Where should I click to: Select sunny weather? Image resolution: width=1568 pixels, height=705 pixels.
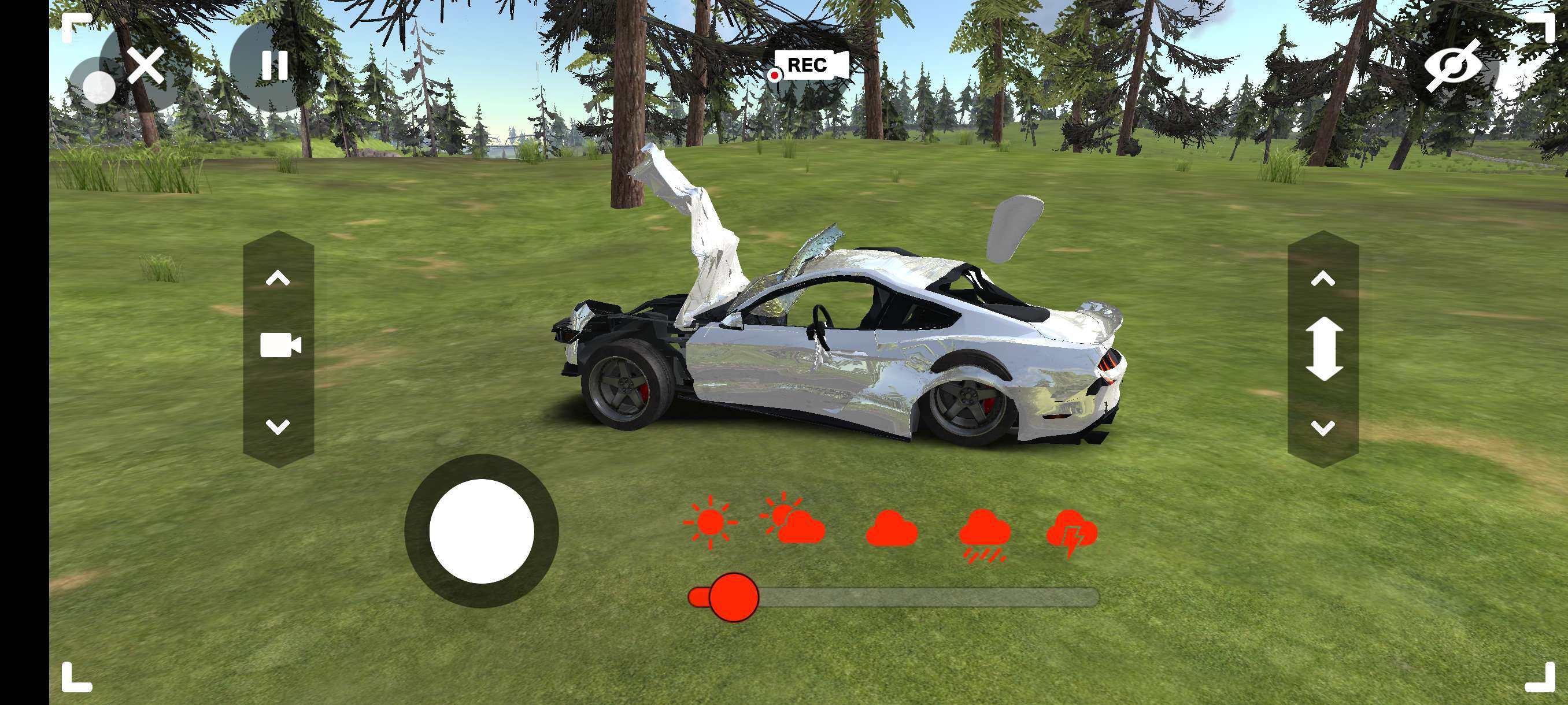click(710, 522)
